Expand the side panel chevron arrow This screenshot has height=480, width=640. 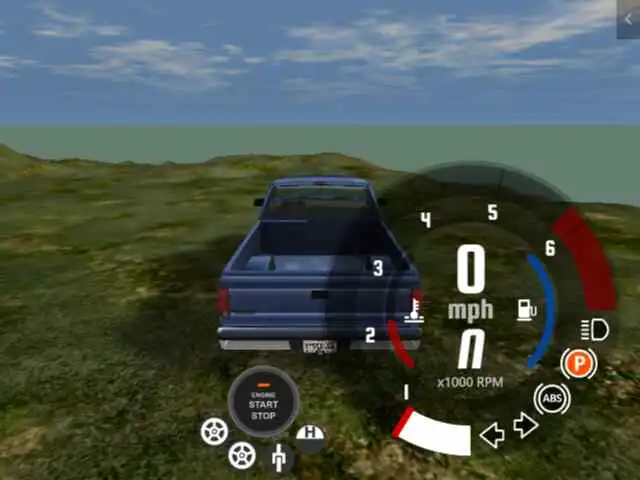click(628, 18)
